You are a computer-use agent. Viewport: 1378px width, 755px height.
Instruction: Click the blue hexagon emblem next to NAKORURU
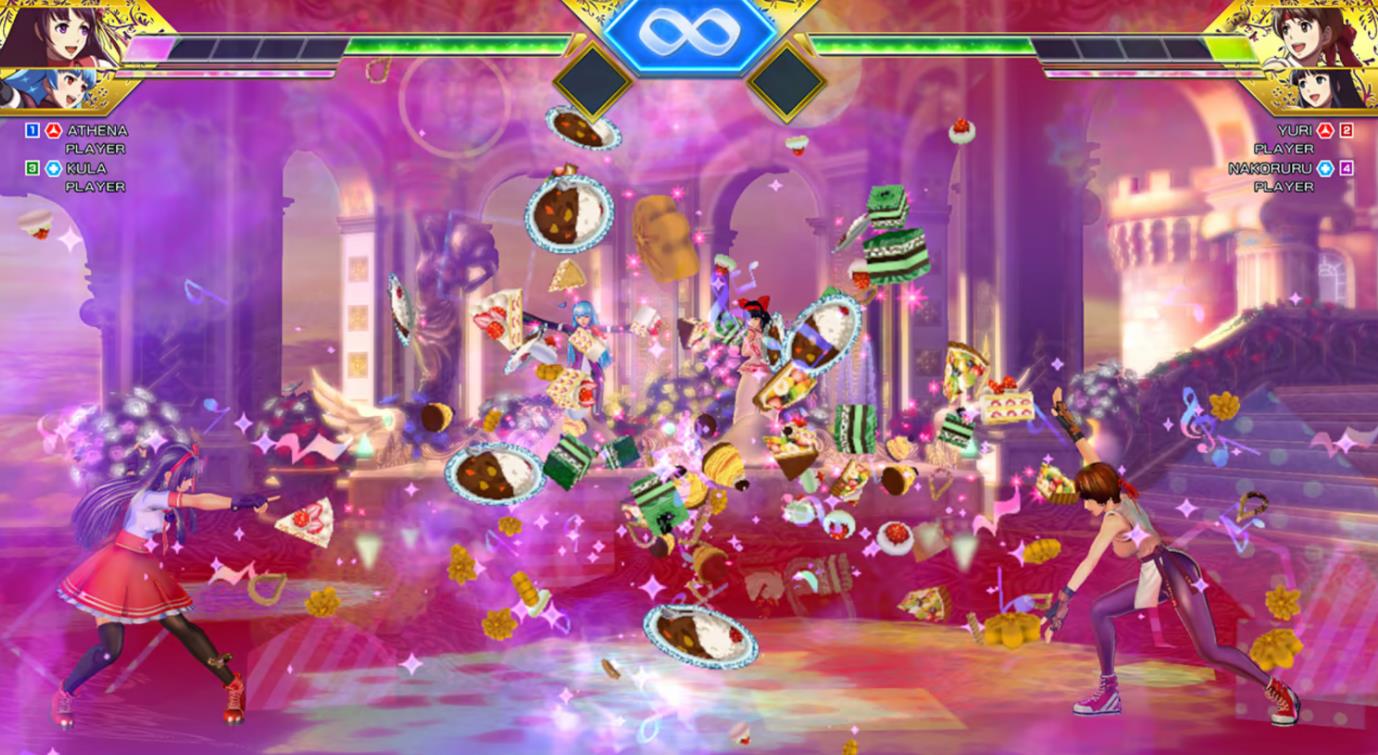point(1326,168)
